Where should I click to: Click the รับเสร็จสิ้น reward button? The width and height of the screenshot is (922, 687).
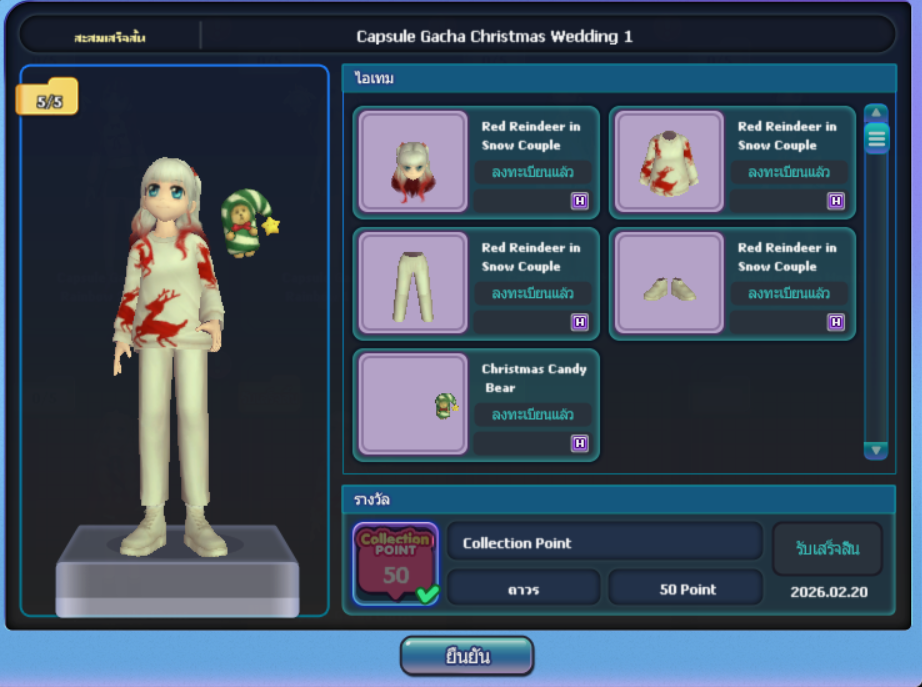point(827,549)
